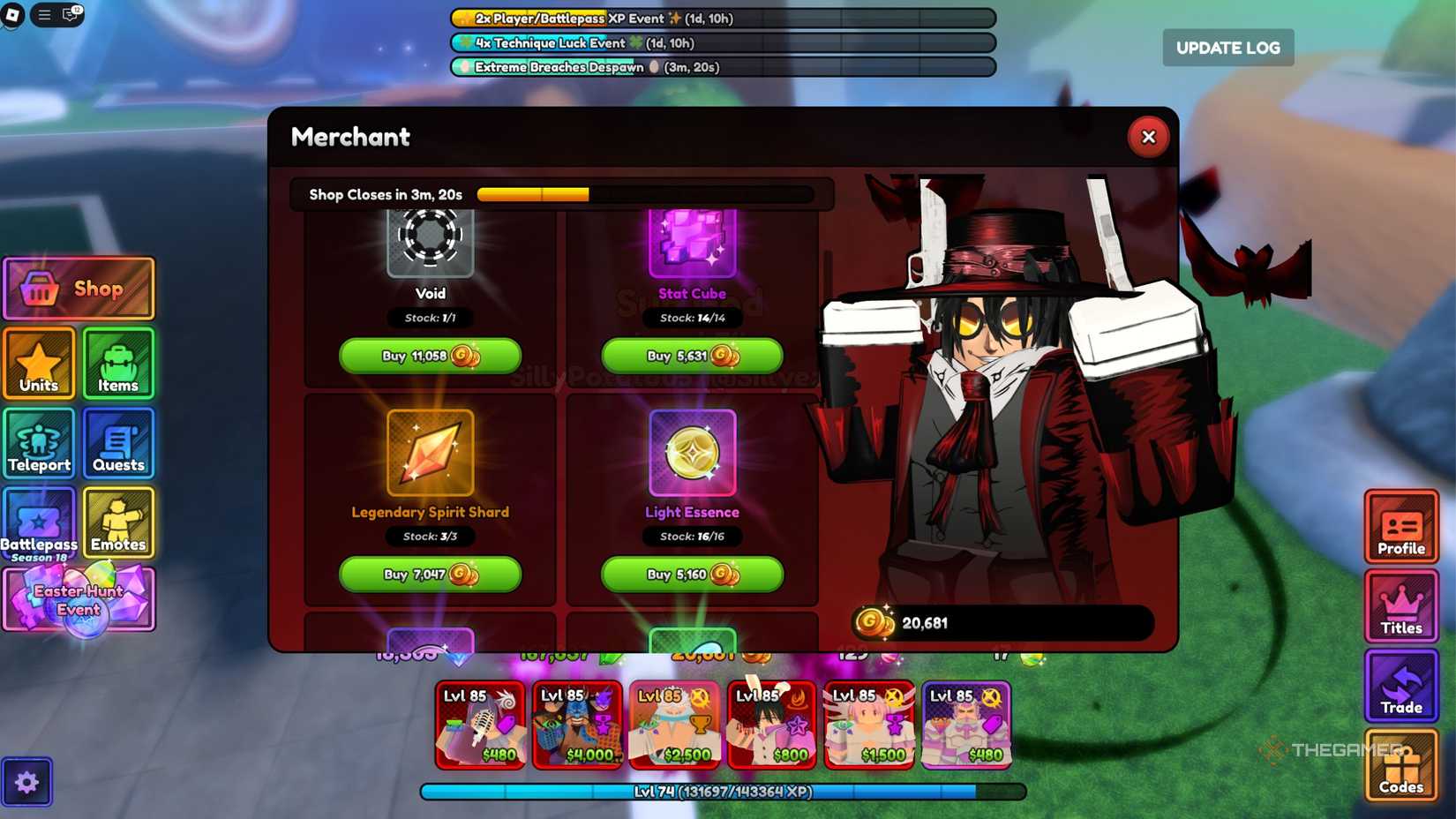Close the Merchant window
Screen dimensions: 1456x819
click(x=1148, y=137)
